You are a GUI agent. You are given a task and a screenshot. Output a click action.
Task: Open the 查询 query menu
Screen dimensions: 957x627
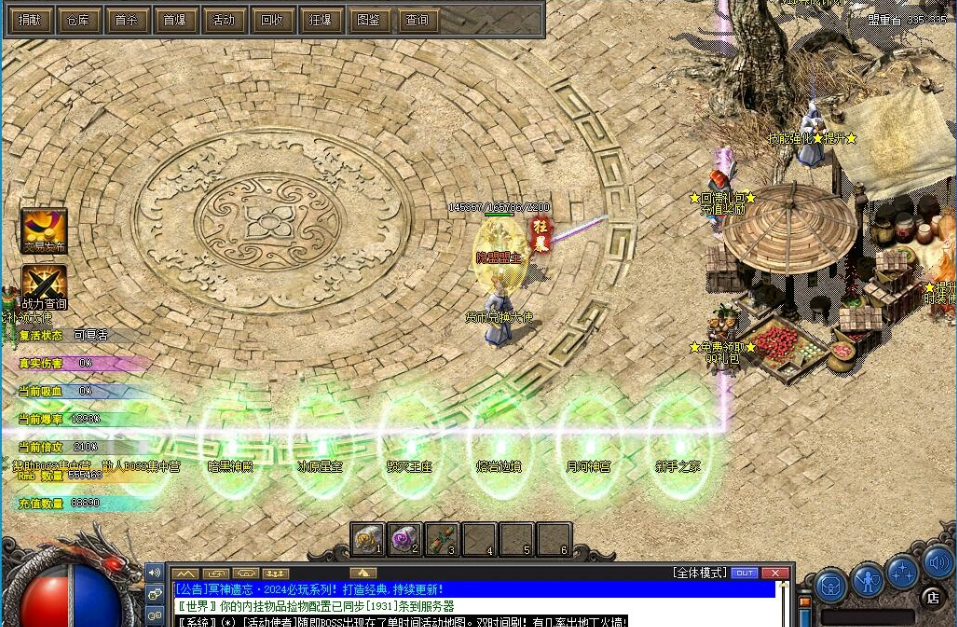[x=418, y=20]
